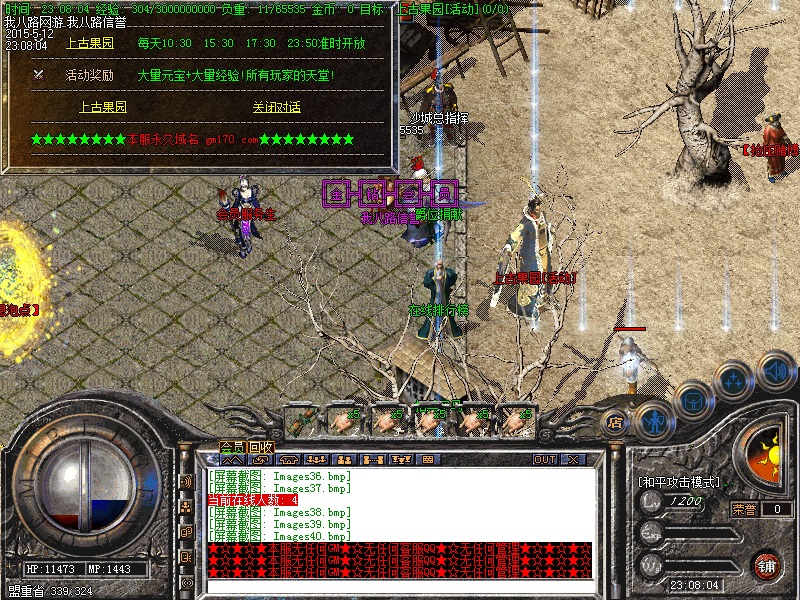
Task: Close the dialogue via 关闭对话 link
Action: coord(276,107)
